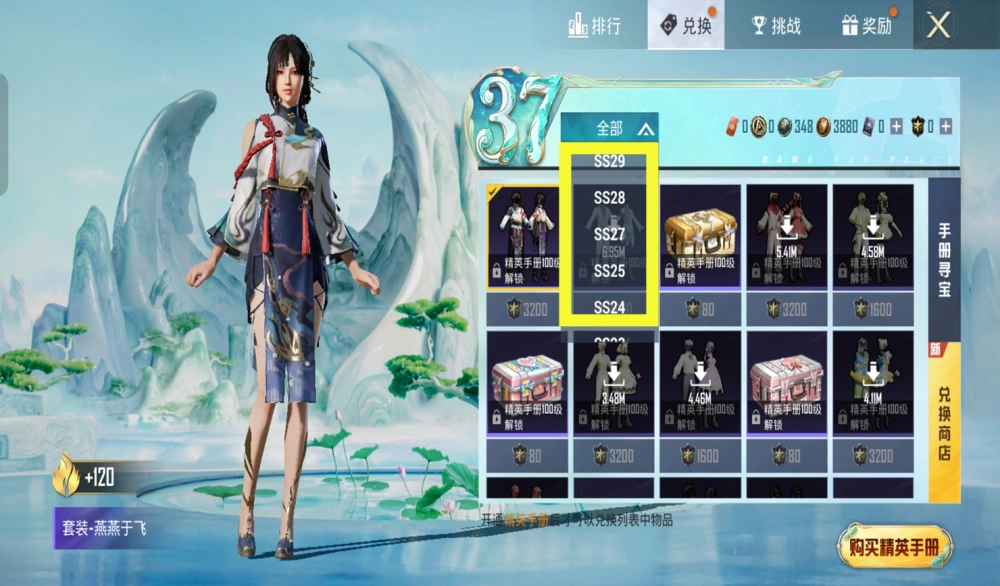This screenshot has width=1000, height=586.
Task: Select the outfit tile showing 4.11M download
Action: tap(873, 385)
